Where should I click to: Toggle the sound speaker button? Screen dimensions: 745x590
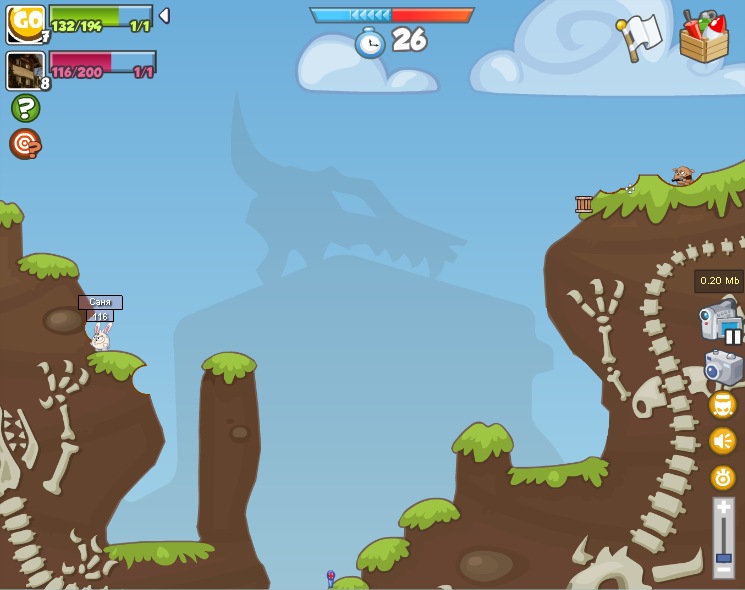click(722, 441)
